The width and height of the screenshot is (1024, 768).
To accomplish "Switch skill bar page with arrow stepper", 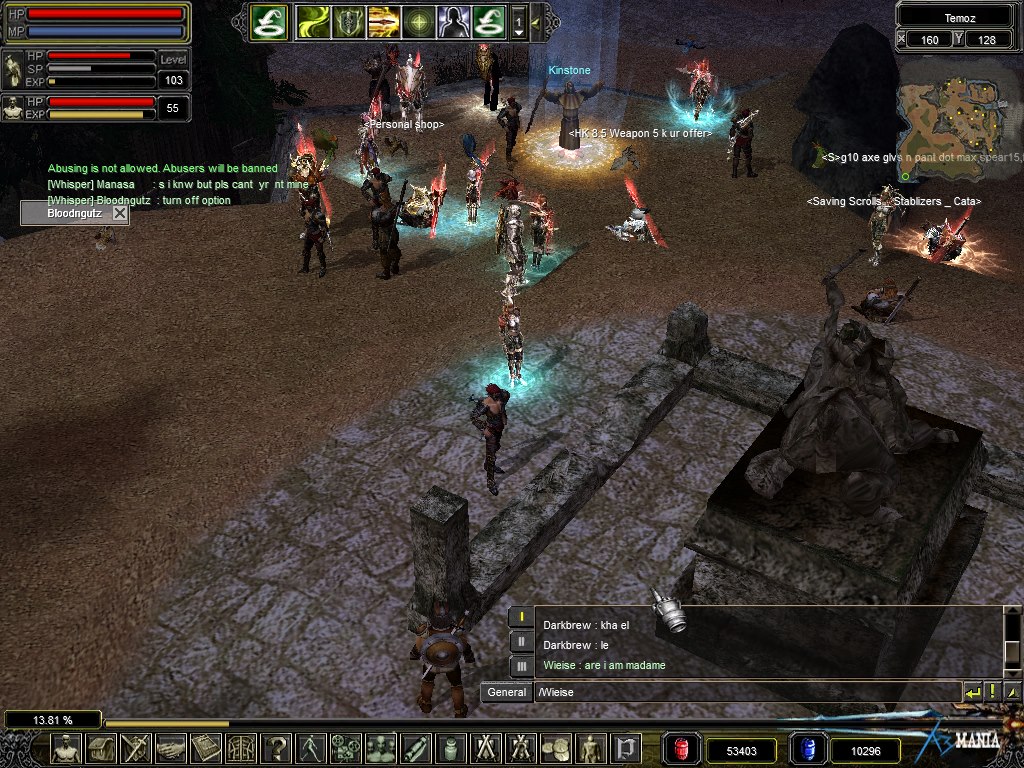I will click(x=519, y=21).
